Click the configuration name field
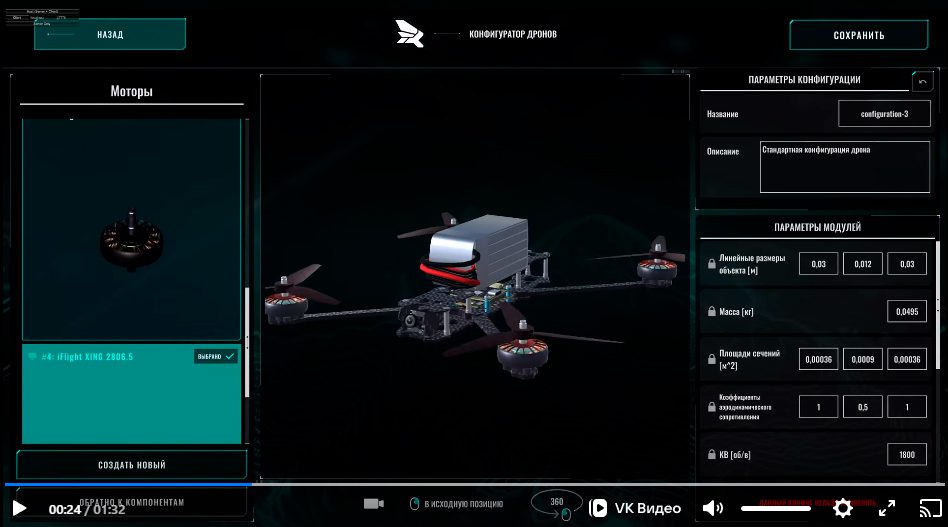 884,114
